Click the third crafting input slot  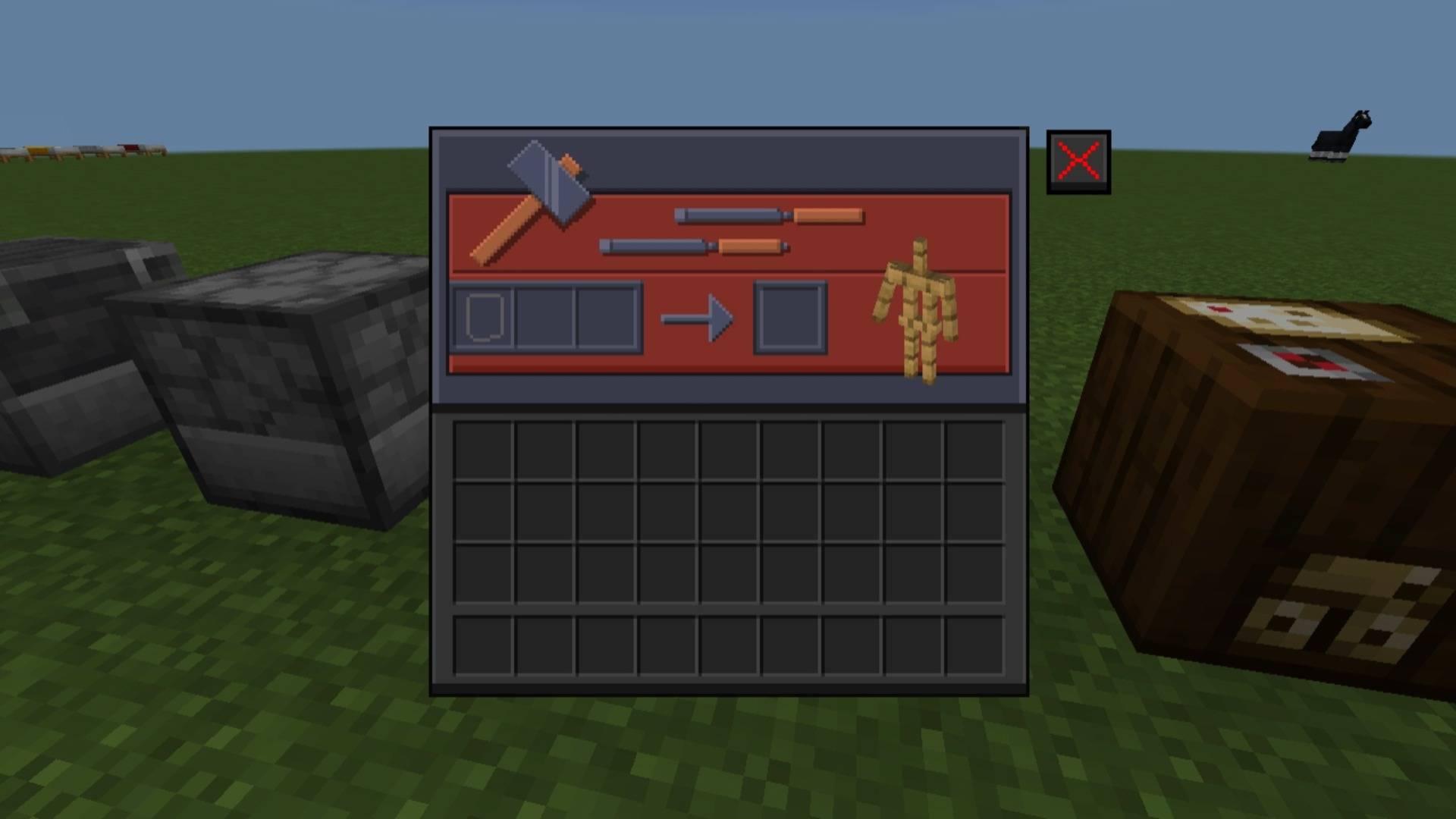[x=606, y=316]
